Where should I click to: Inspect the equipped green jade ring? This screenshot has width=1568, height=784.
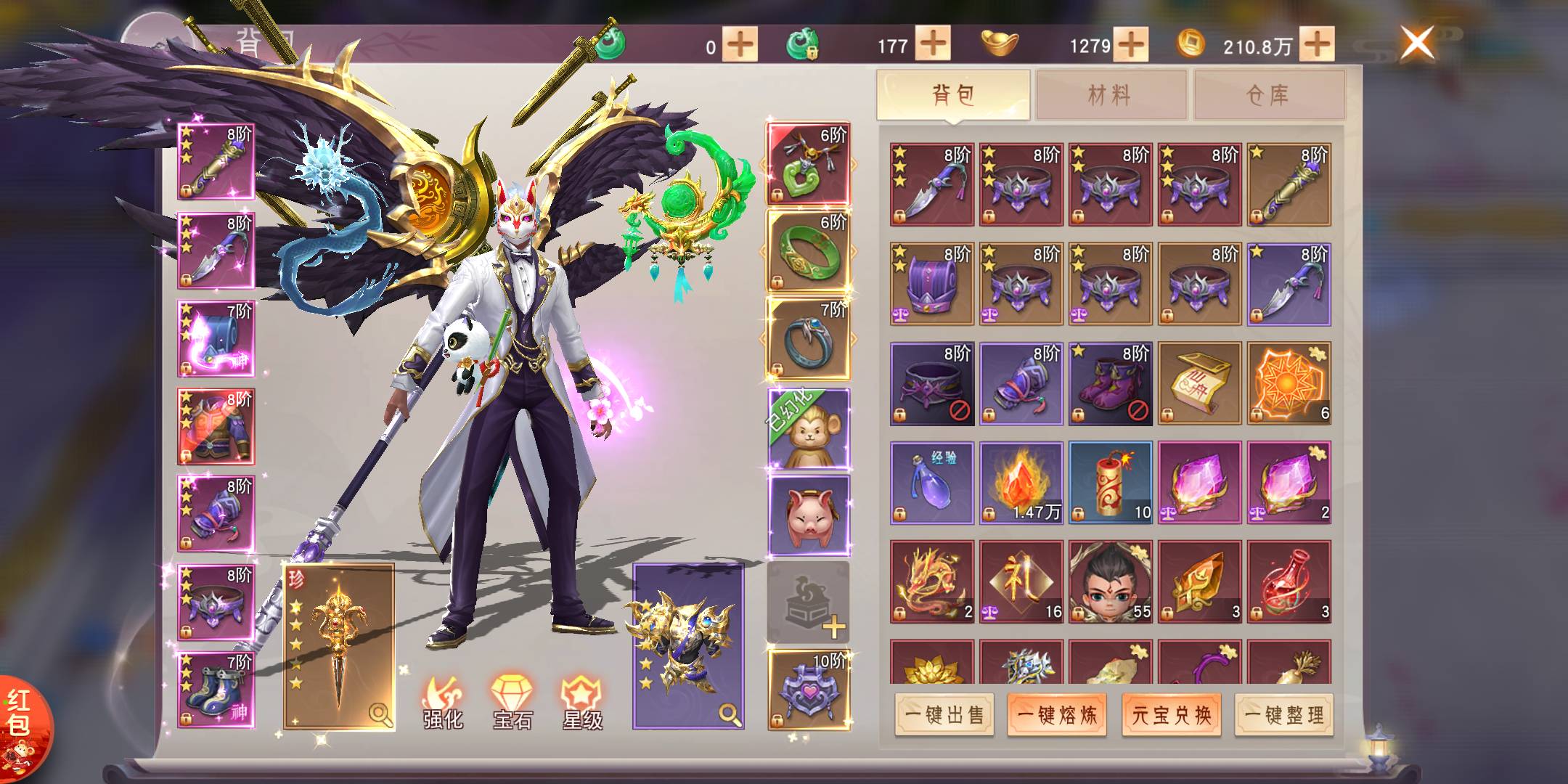(808, 252)
